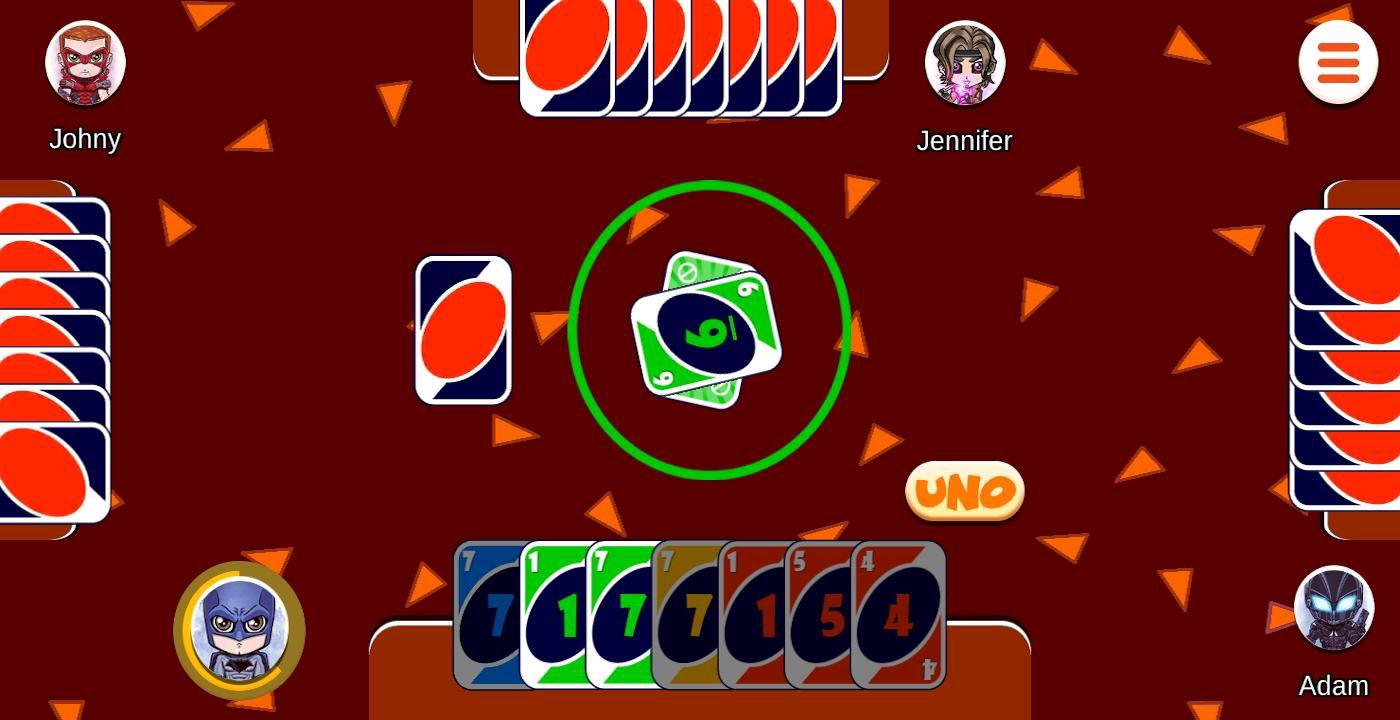Tap the green 9 on the discard pile

click(x=707, y=330)
